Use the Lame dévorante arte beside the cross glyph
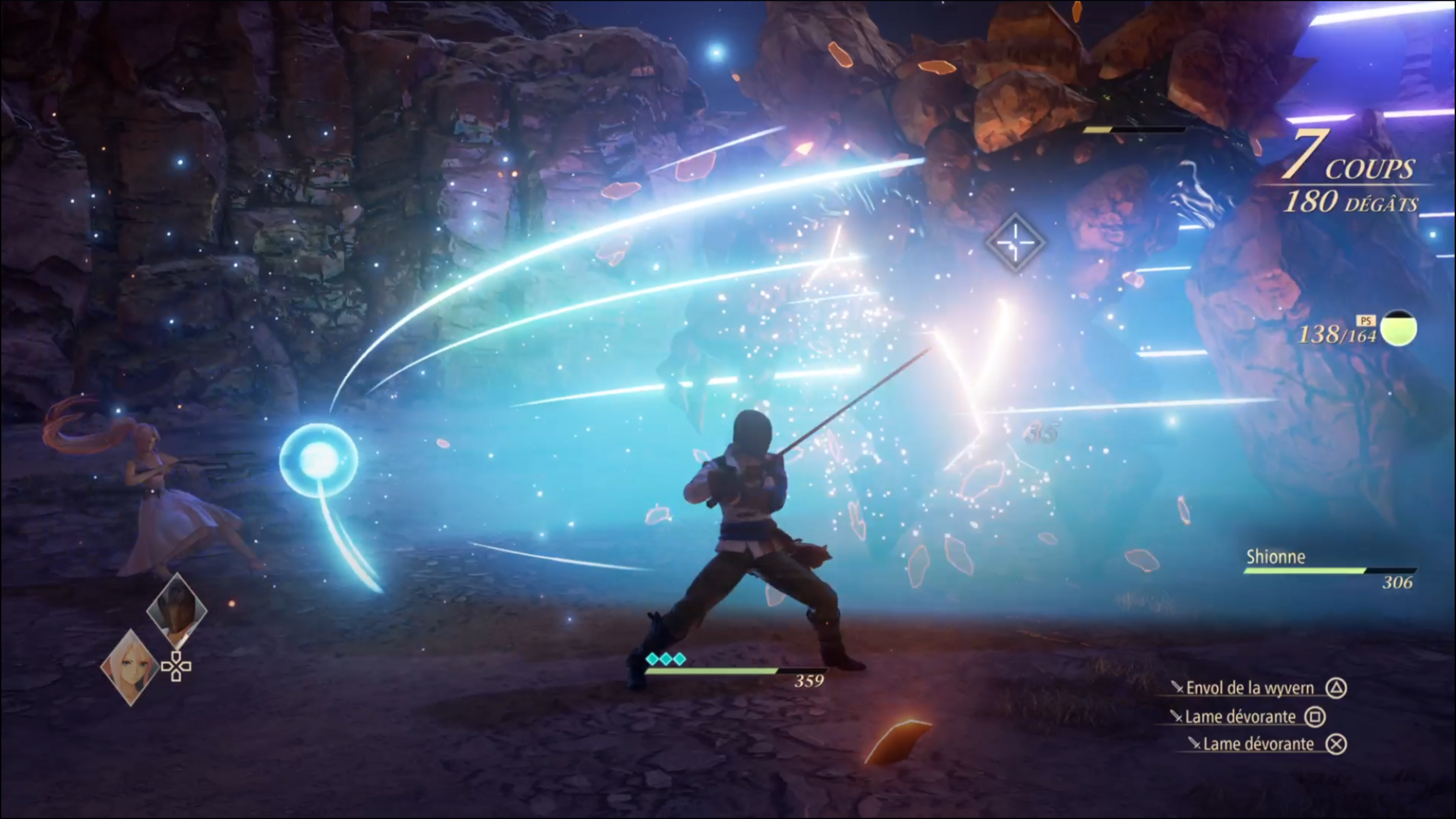 pos(1258,744)
